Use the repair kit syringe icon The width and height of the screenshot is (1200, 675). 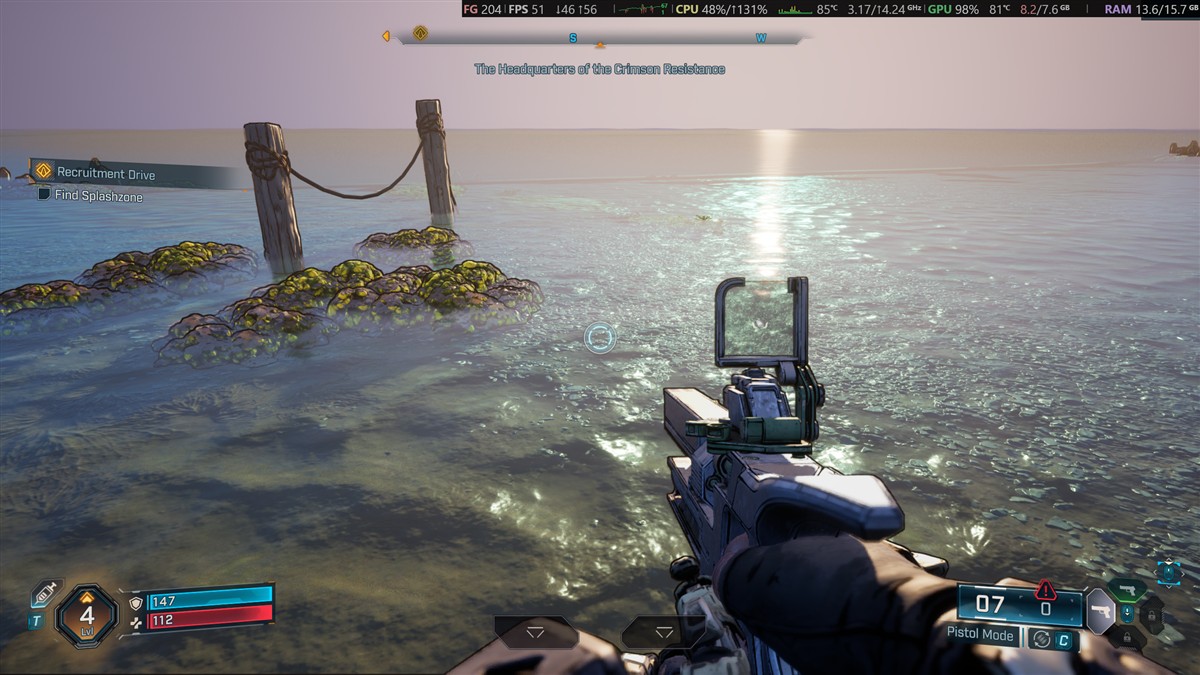coord(44,593)
